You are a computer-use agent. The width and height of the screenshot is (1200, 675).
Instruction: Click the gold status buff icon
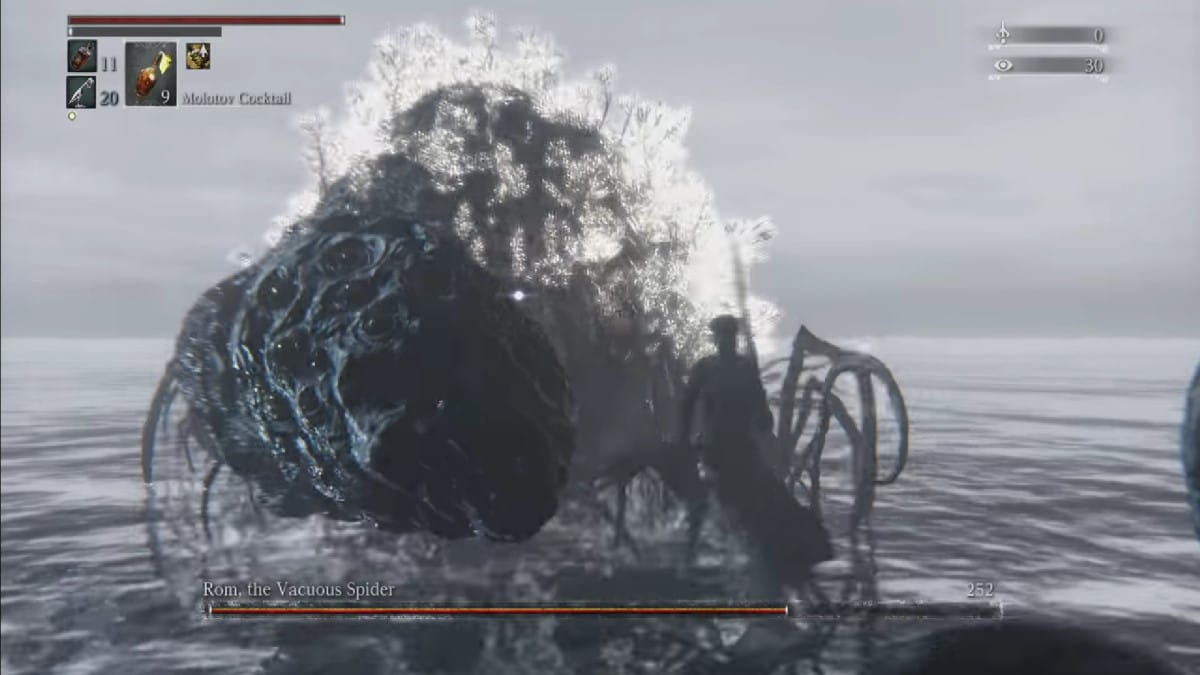pos(198,56)
